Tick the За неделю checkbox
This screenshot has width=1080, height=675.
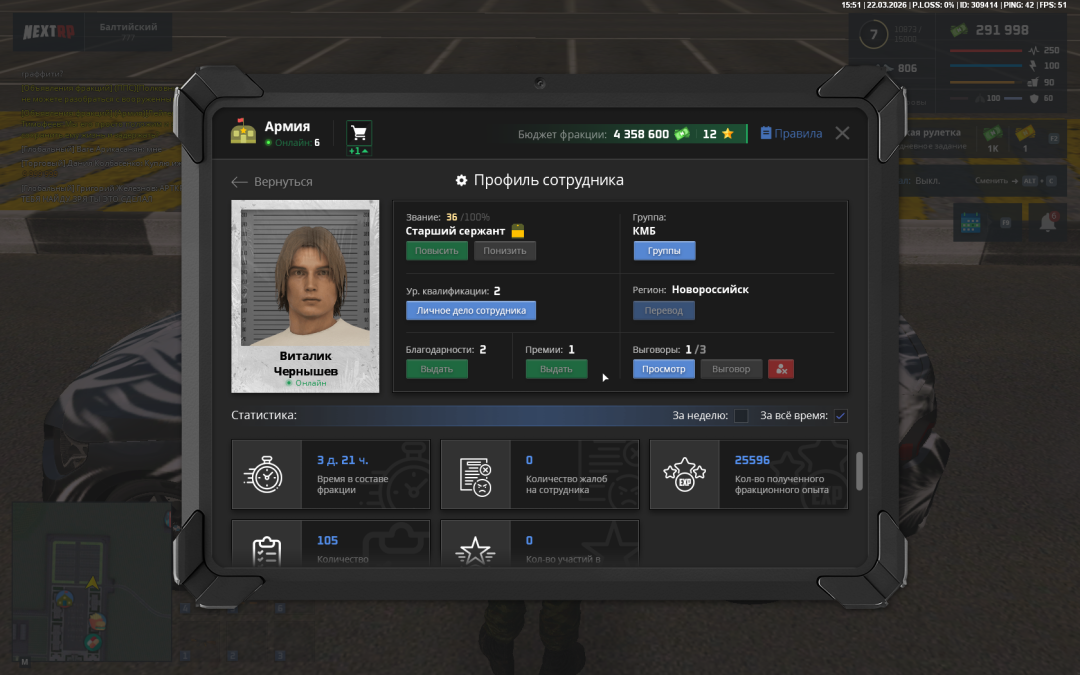point(741,416)
